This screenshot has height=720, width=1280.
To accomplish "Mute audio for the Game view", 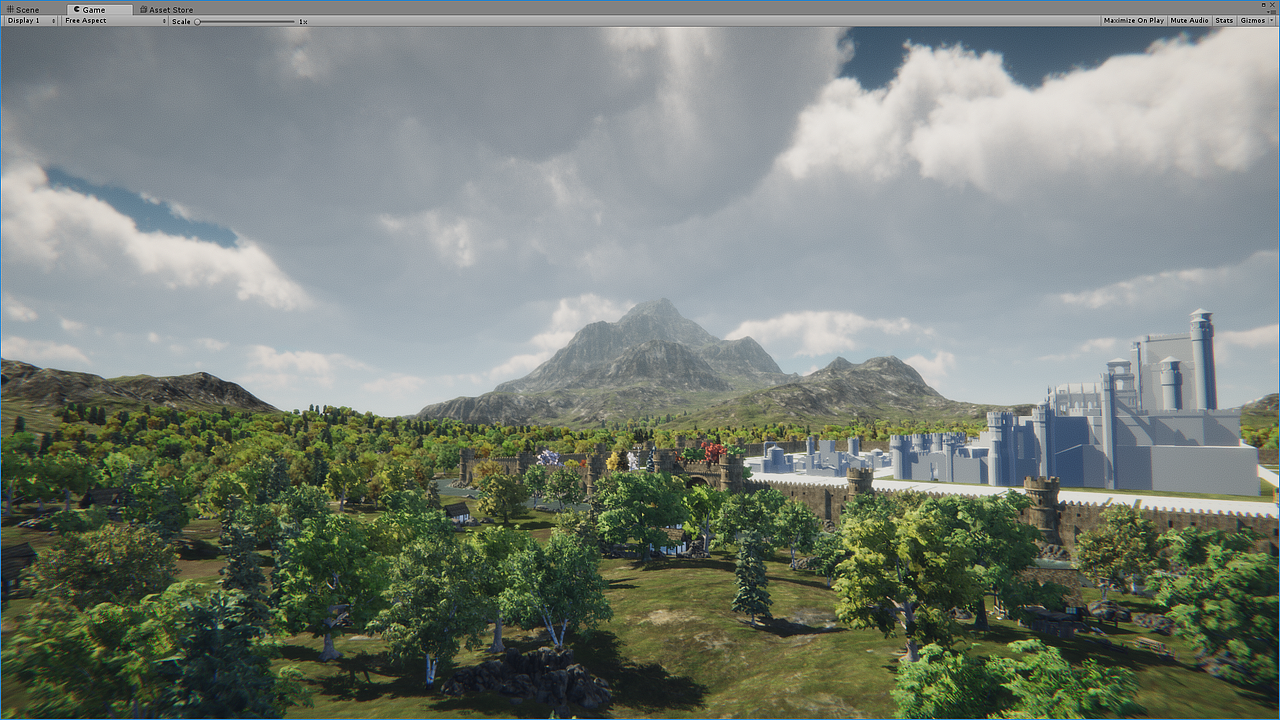I will 1189,20.
